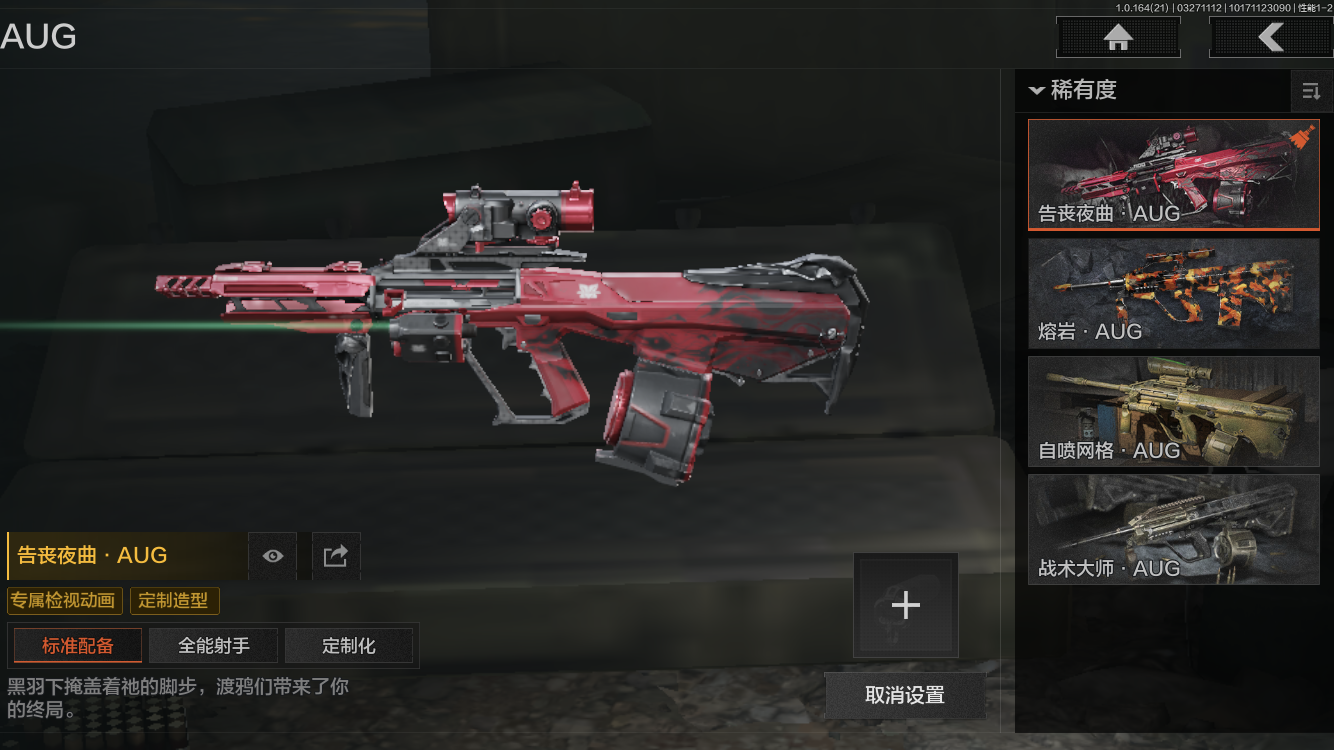Click the 取消设置 button
The image size is (1334, 750).
click(x=905, y=695)
